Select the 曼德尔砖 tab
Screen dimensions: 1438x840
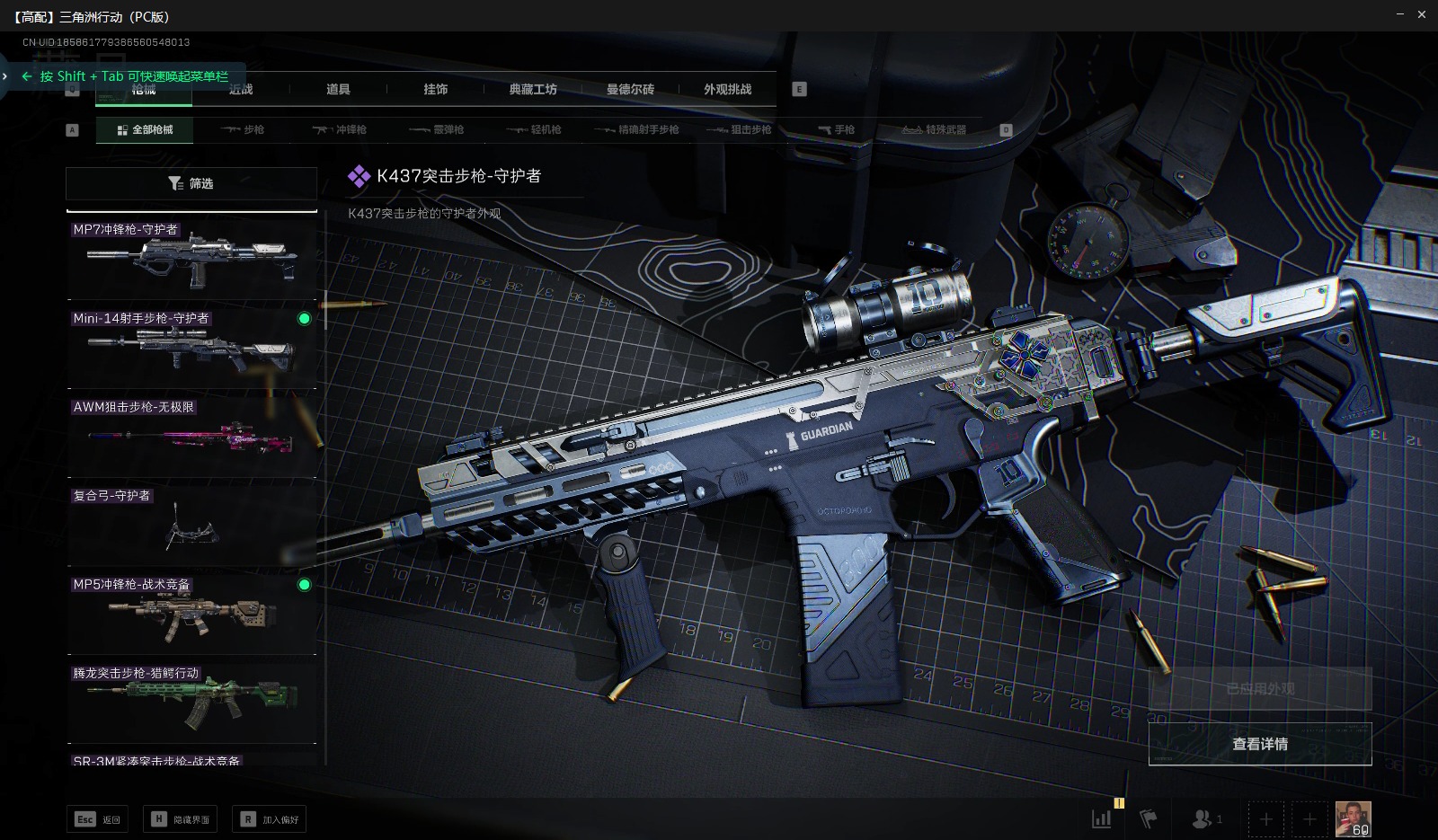pyautogui.click(x=630, y=89)
